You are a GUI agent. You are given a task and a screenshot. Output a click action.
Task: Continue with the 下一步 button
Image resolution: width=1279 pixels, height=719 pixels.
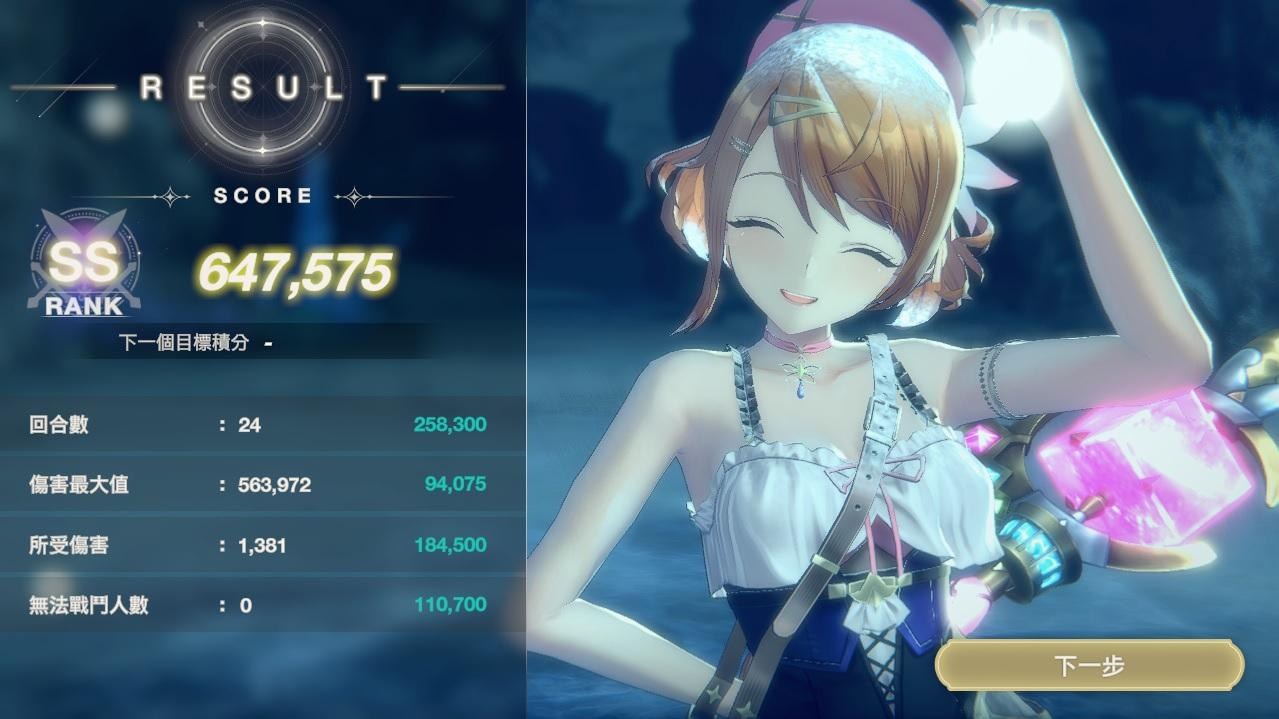tap(1089, 666)
